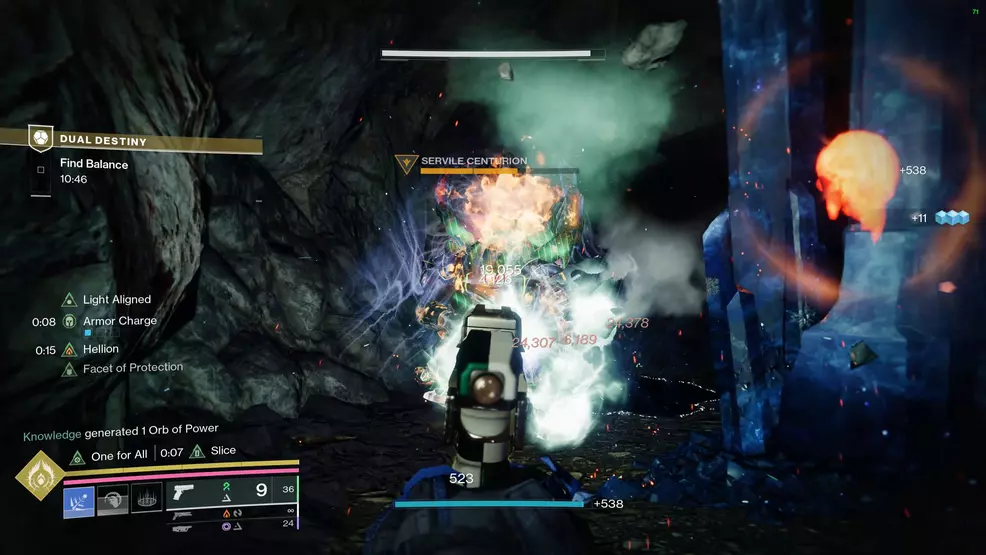Use the blue grenade ability slot
Viewport: 986px width, 555px height.
[79, 501]
